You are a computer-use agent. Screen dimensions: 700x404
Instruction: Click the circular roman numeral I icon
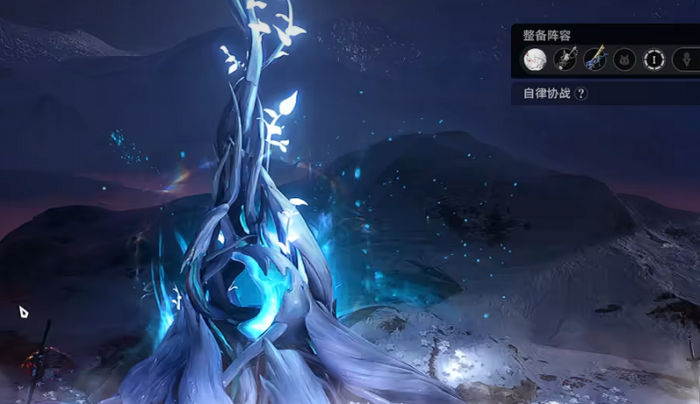pos(655,59)
